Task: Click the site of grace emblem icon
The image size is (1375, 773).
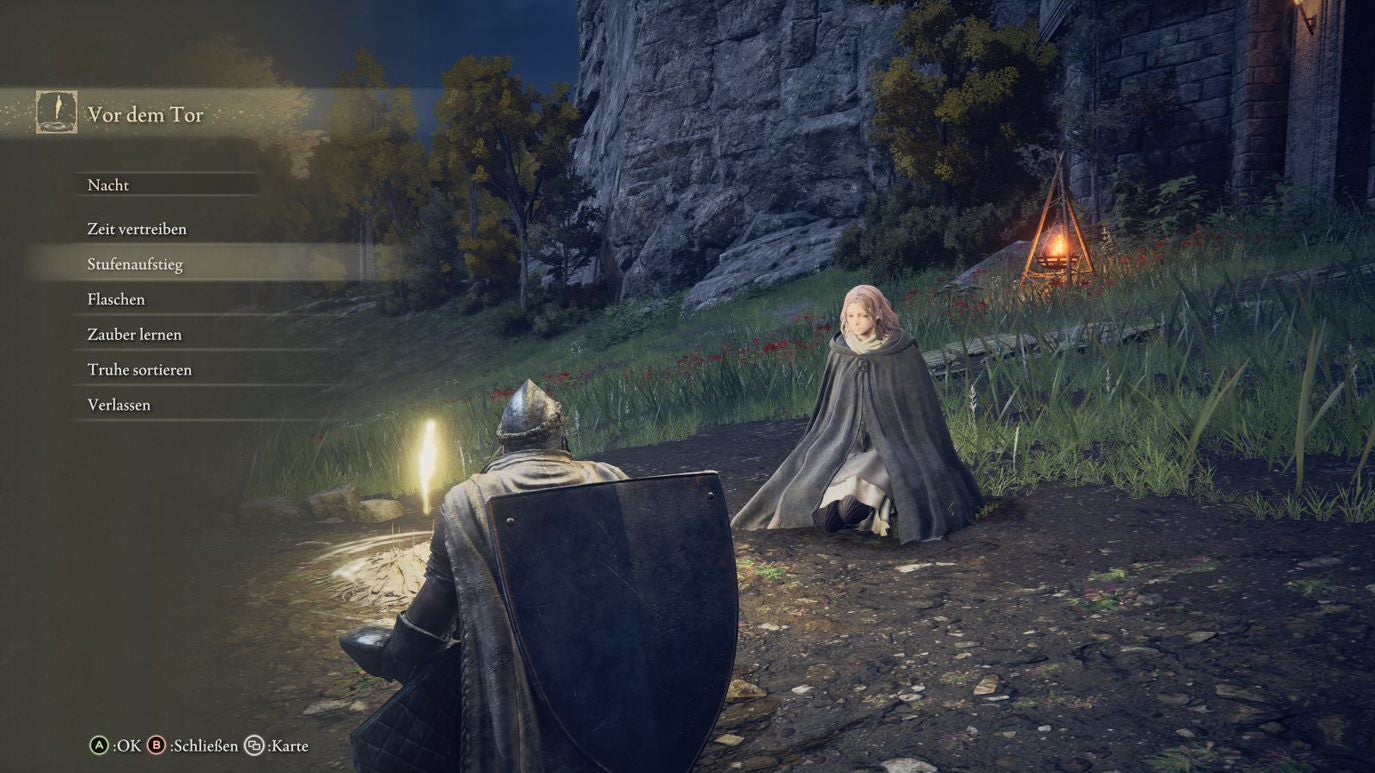Action: [x=55, y=112]
